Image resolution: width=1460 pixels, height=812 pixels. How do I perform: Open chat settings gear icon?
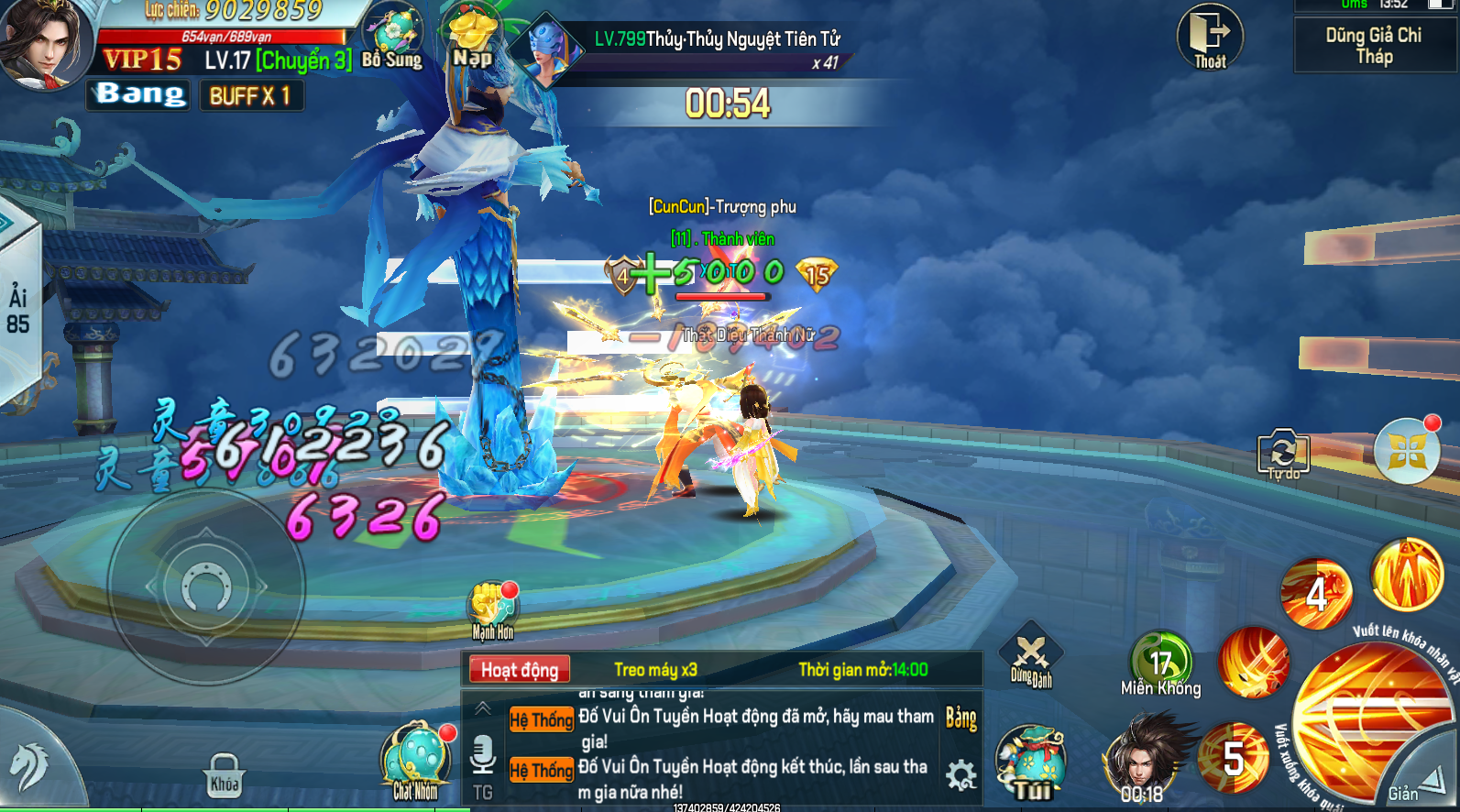961,775
